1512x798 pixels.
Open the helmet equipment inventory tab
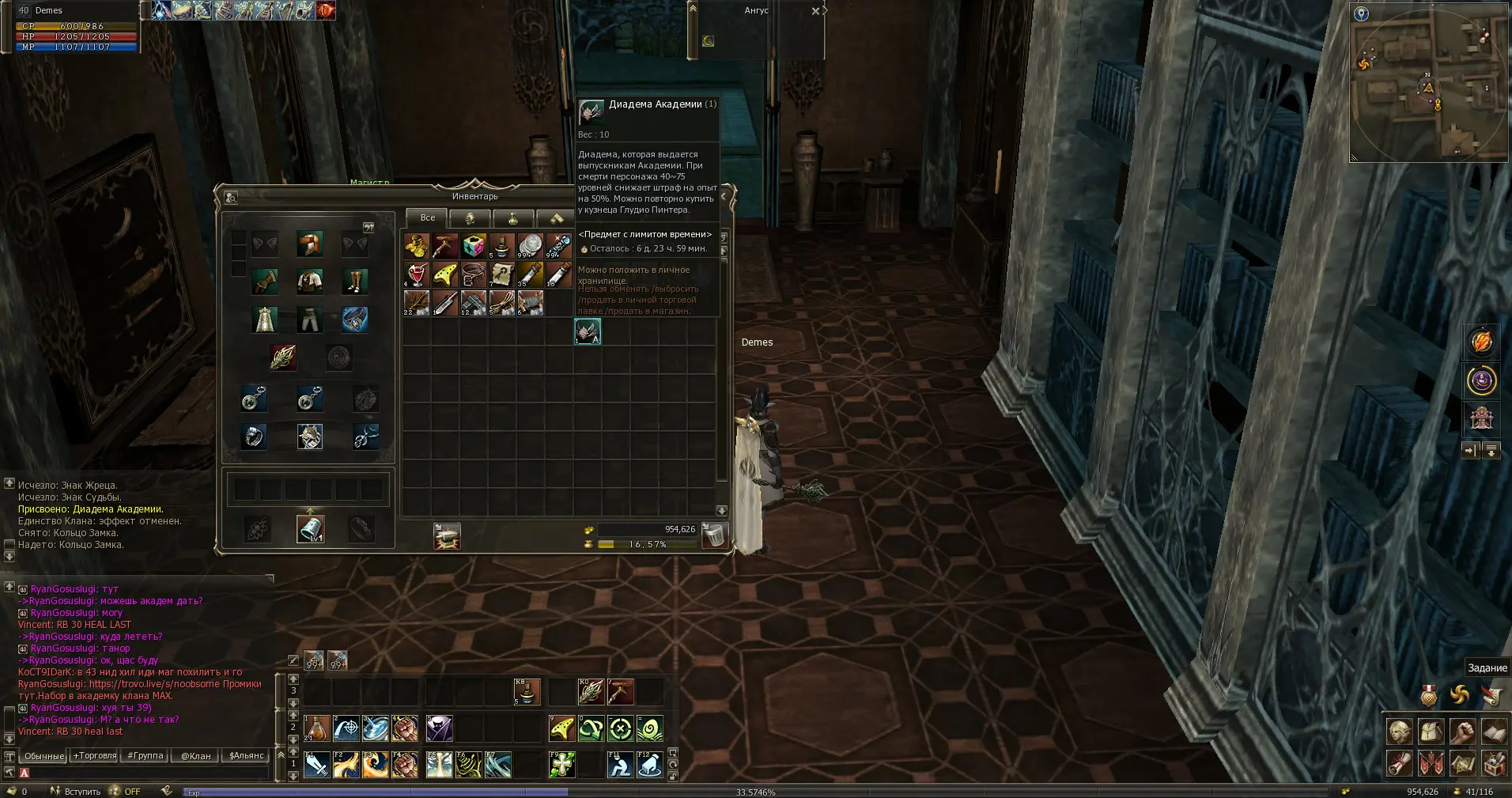470,218
